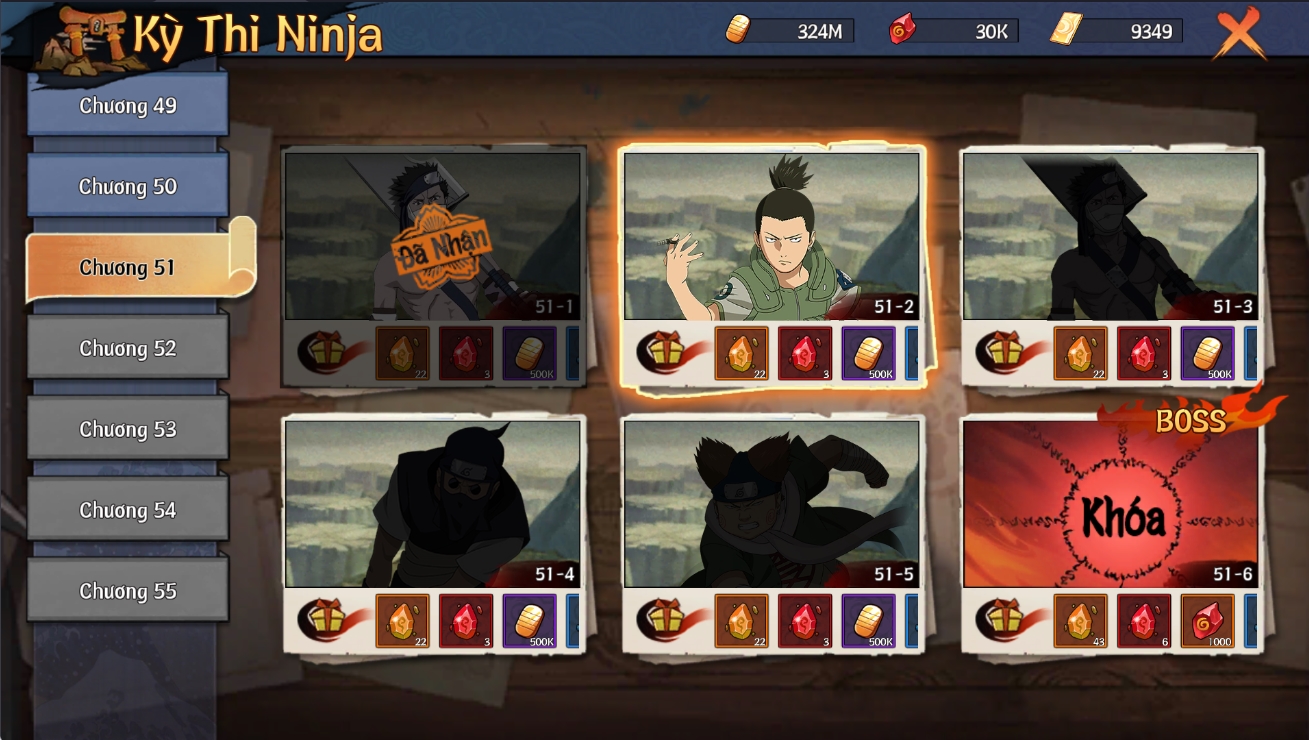Show the Chương 54 chapter tab
Image resolution: width=1309 pixels, height=740 pixels.
click(x=128, y=510)
